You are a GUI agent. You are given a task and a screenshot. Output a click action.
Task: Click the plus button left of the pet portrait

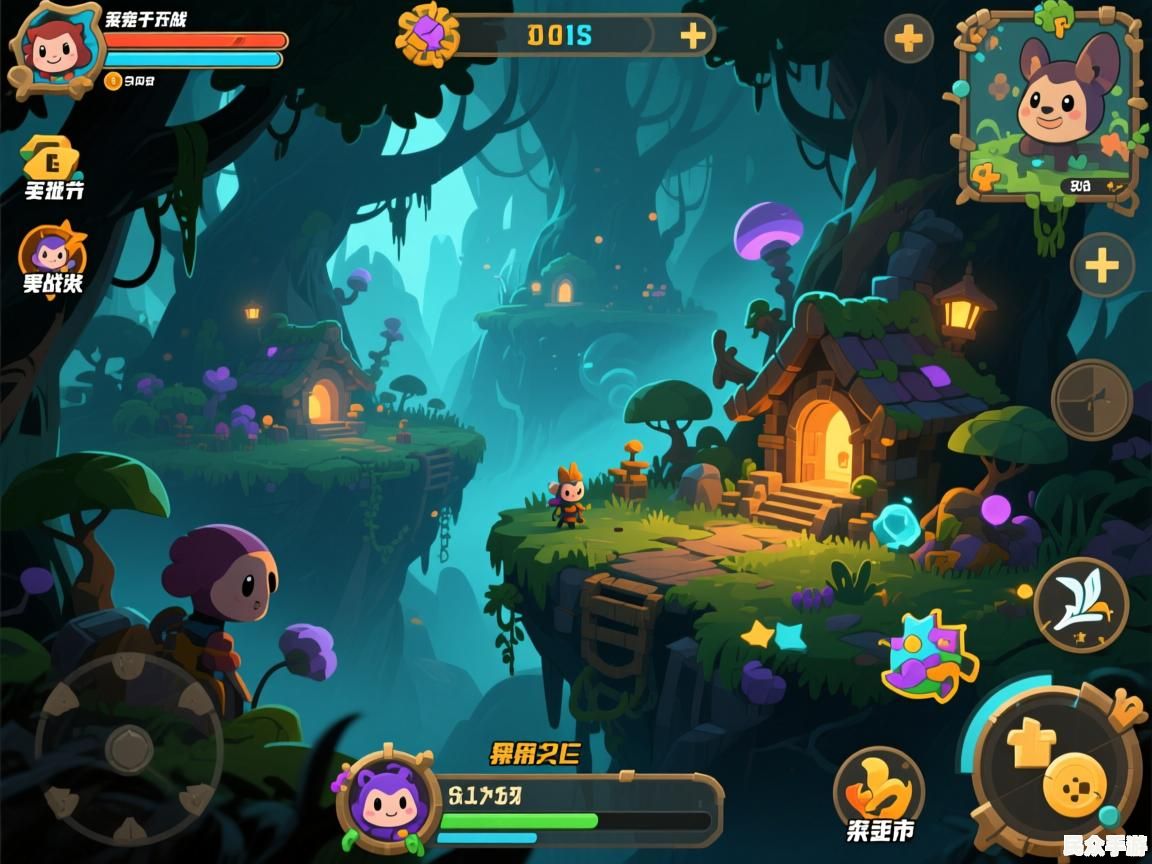(x=908, y=39)
